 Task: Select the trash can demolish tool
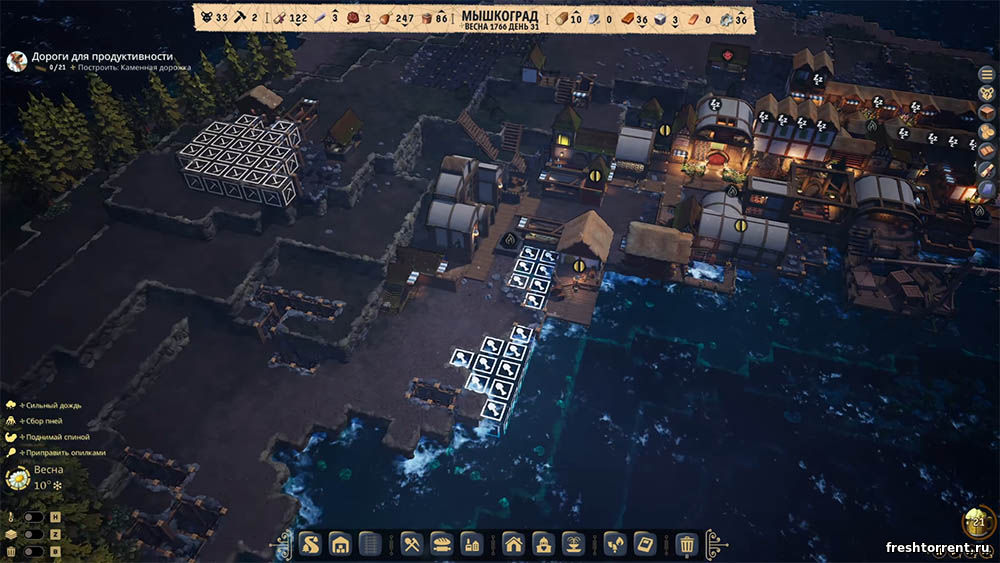click(686, 544)
